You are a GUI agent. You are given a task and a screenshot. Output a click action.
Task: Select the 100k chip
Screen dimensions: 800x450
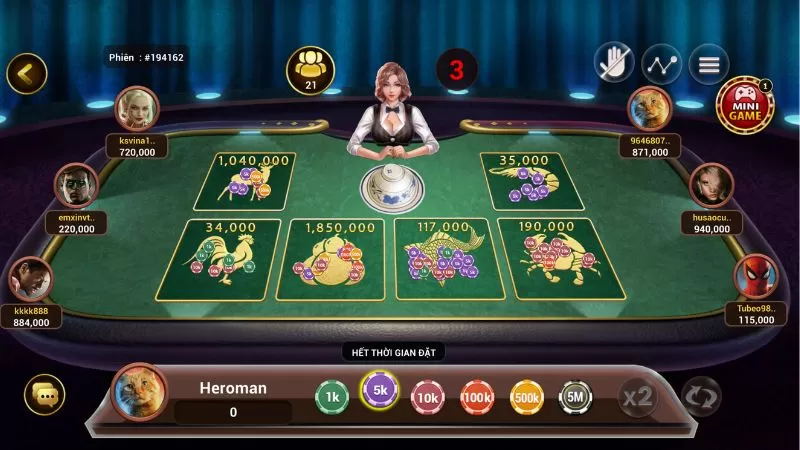477,397
